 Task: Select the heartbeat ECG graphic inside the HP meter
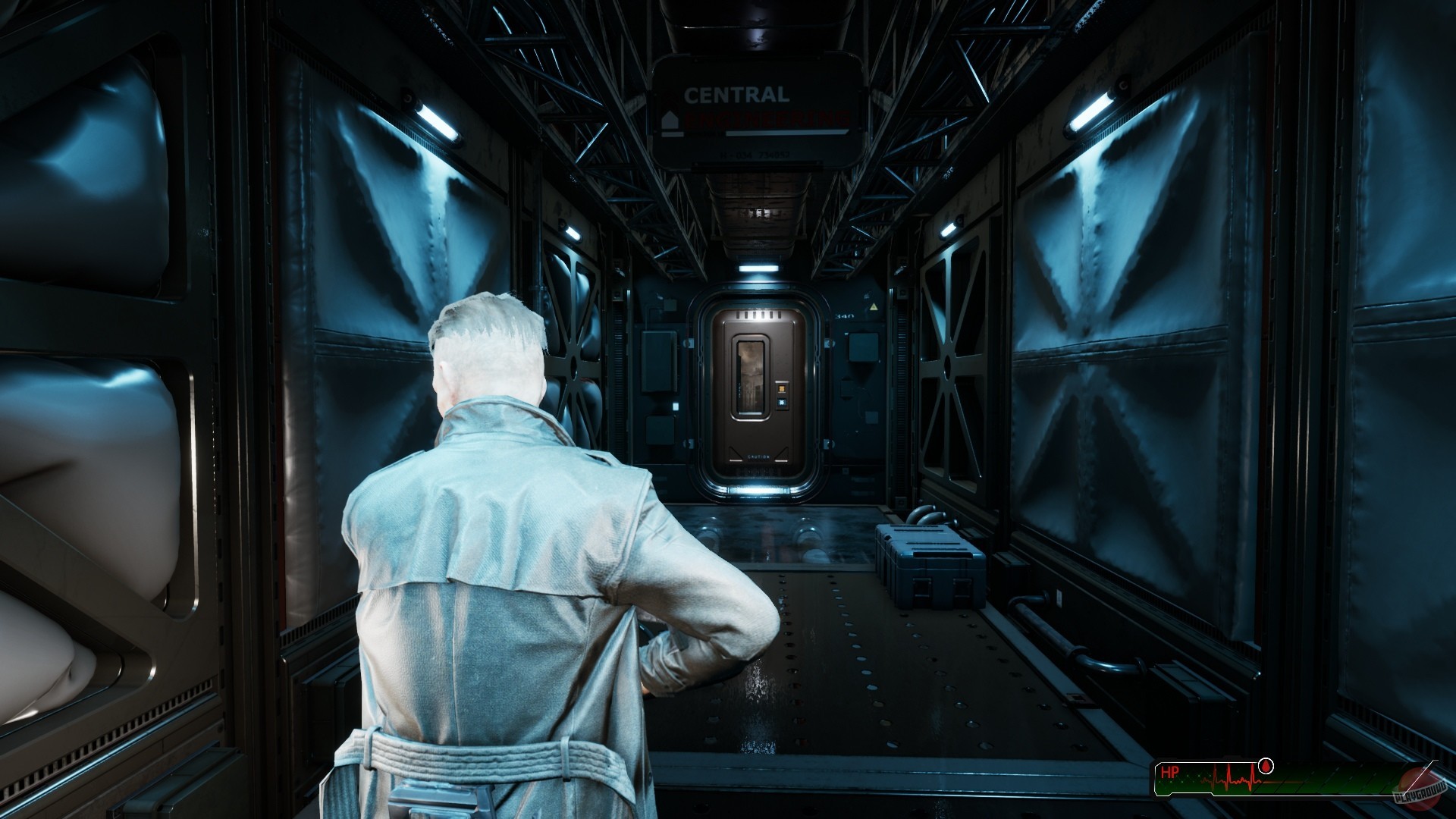1230,780
